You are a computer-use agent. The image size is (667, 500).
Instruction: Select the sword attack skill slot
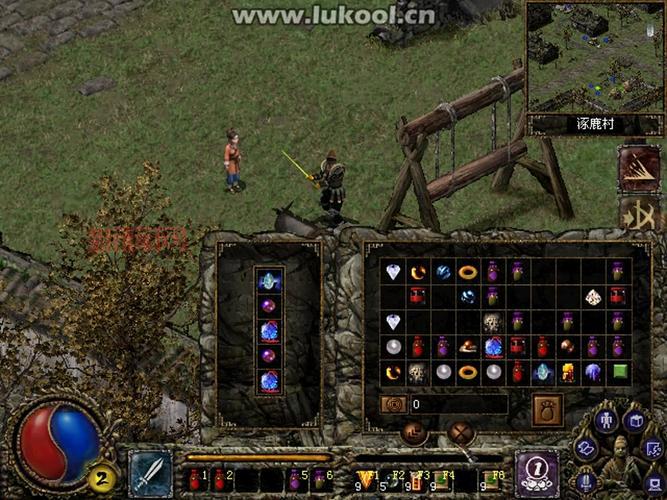pyautogui.click(x=150, y=471)
